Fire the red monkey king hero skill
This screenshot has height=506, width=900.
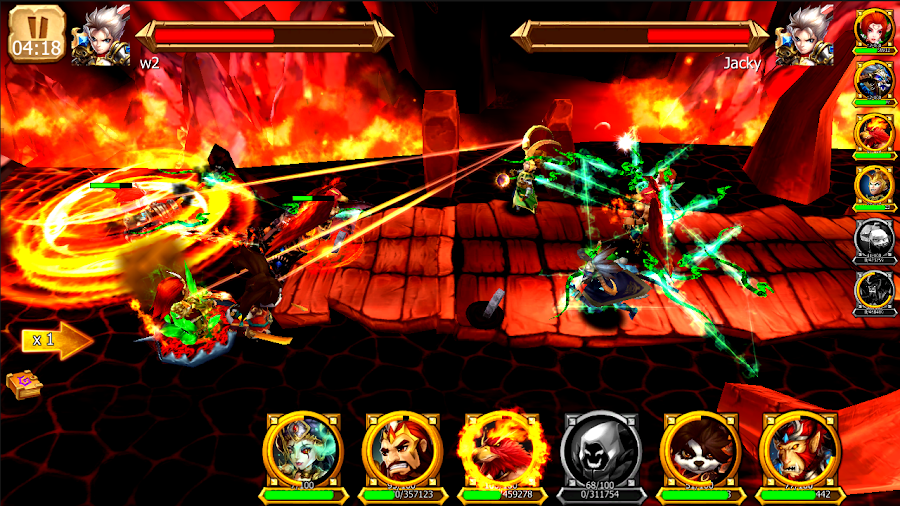pyautogui.click(x=799, y=450)
